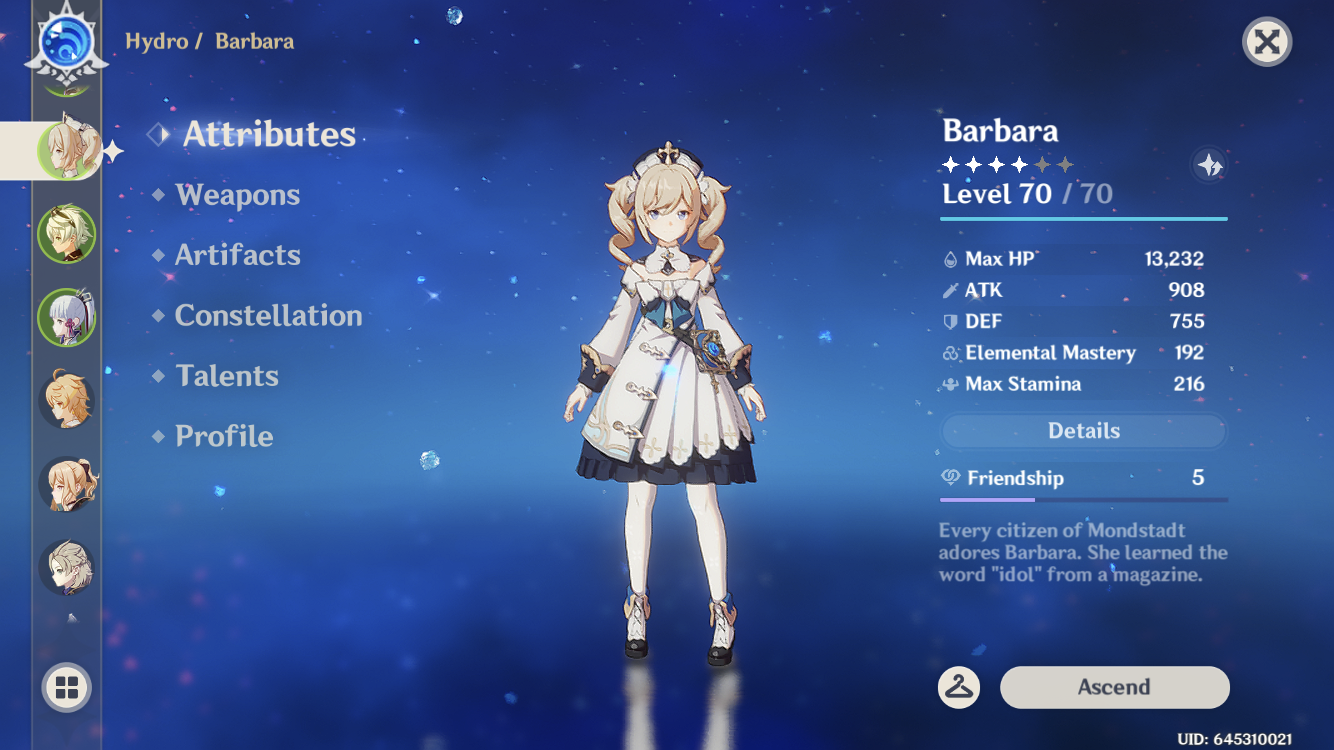Open the Weapons section
Image resolution: width=1334 pixels, height=750 pixels.
(x=238, y=195)
